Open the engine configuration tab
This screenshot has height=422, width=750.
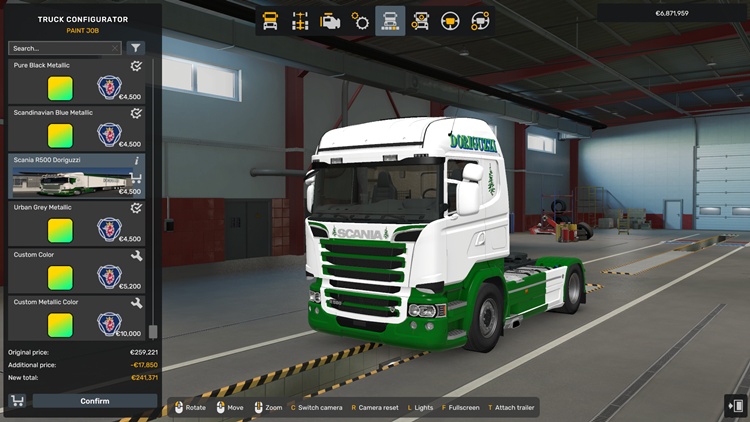(330, 20)
